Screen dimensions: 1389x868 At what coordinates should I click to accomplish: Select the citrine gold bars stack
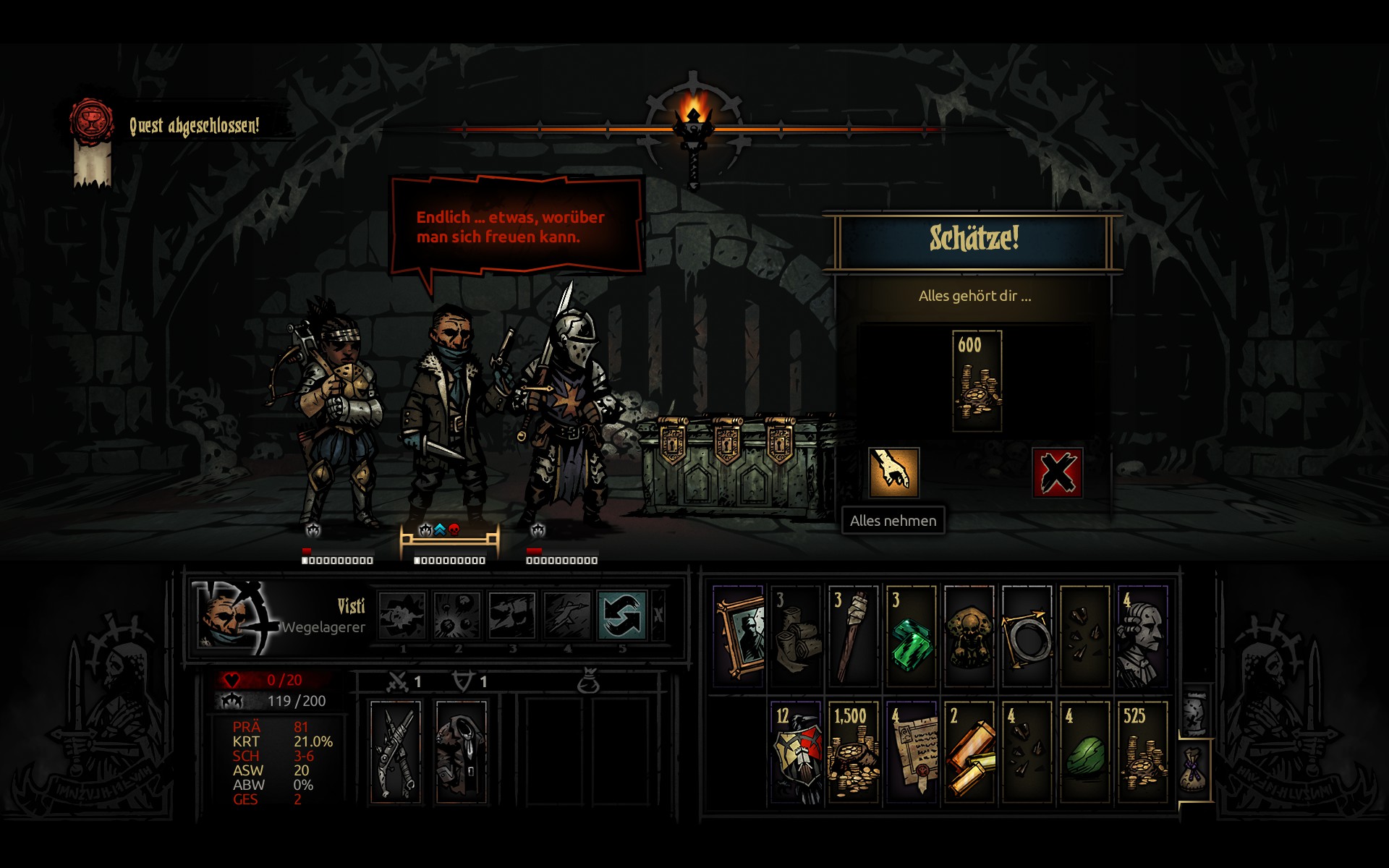(969, 752)
